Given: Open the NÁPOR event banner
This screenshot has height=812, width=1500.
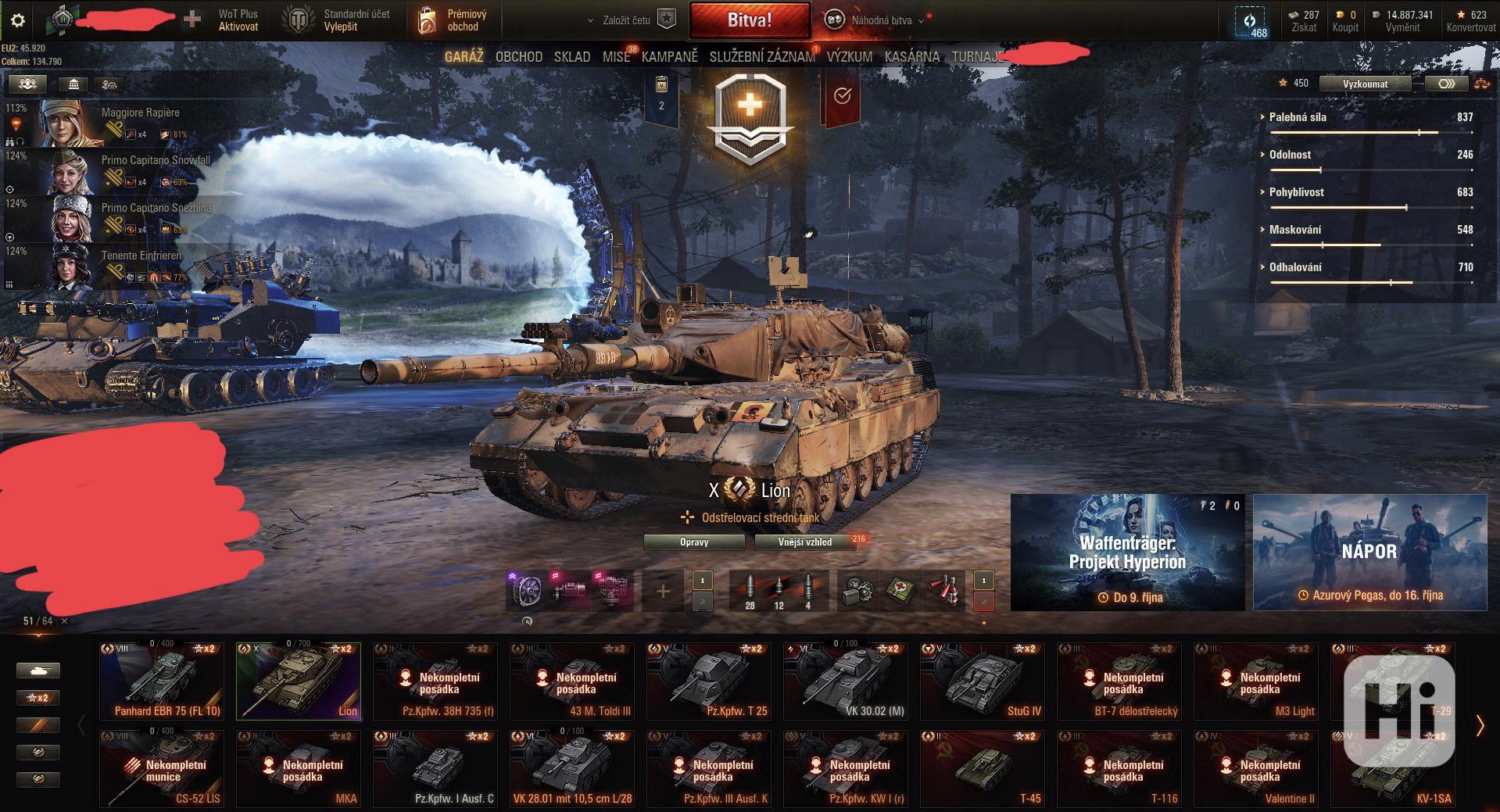Looking at the screenshot, I should pyautogui.click(x=1369, y=552).
